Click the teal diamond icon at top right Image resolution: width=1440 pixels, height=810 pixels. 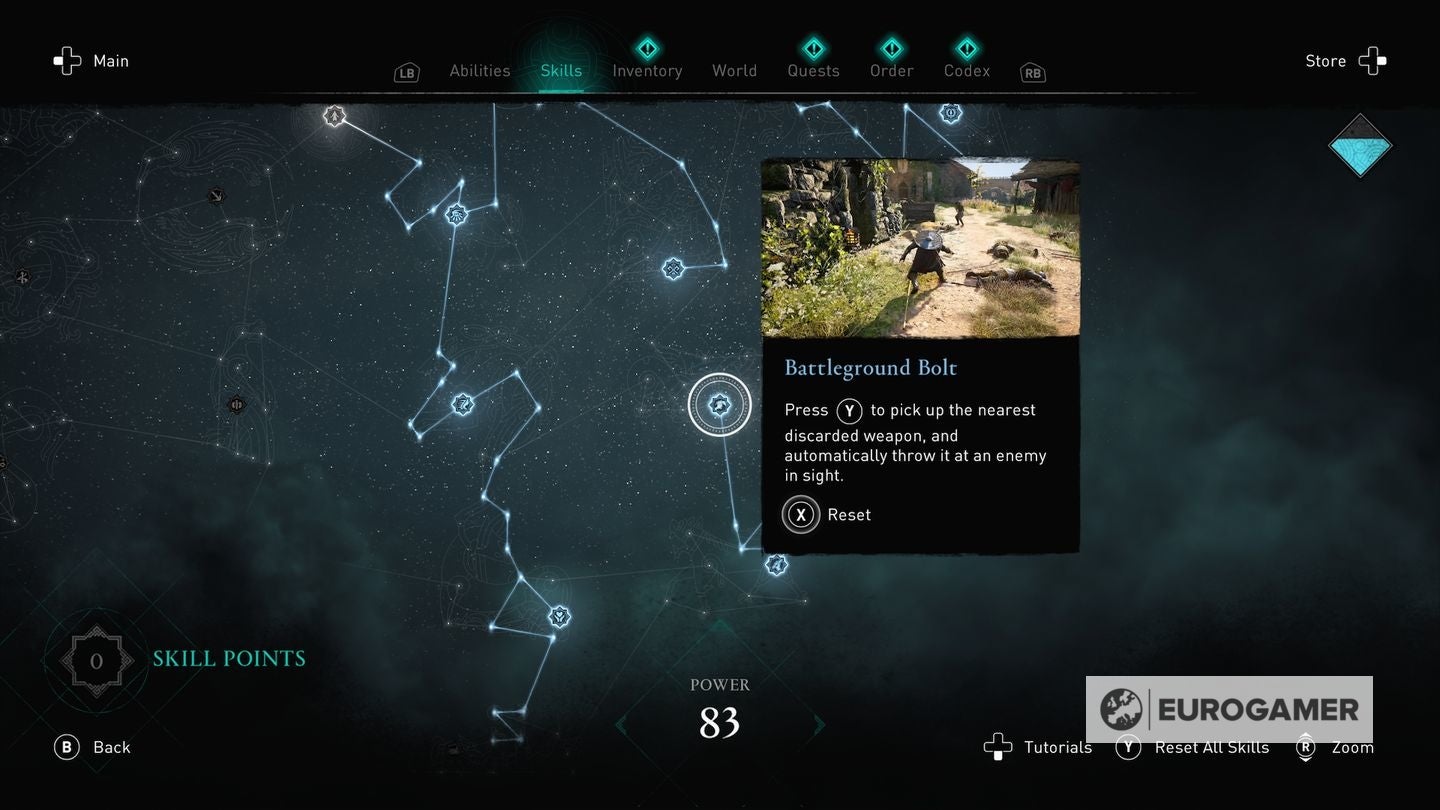pyautogui.click(x=1360, y=146)
